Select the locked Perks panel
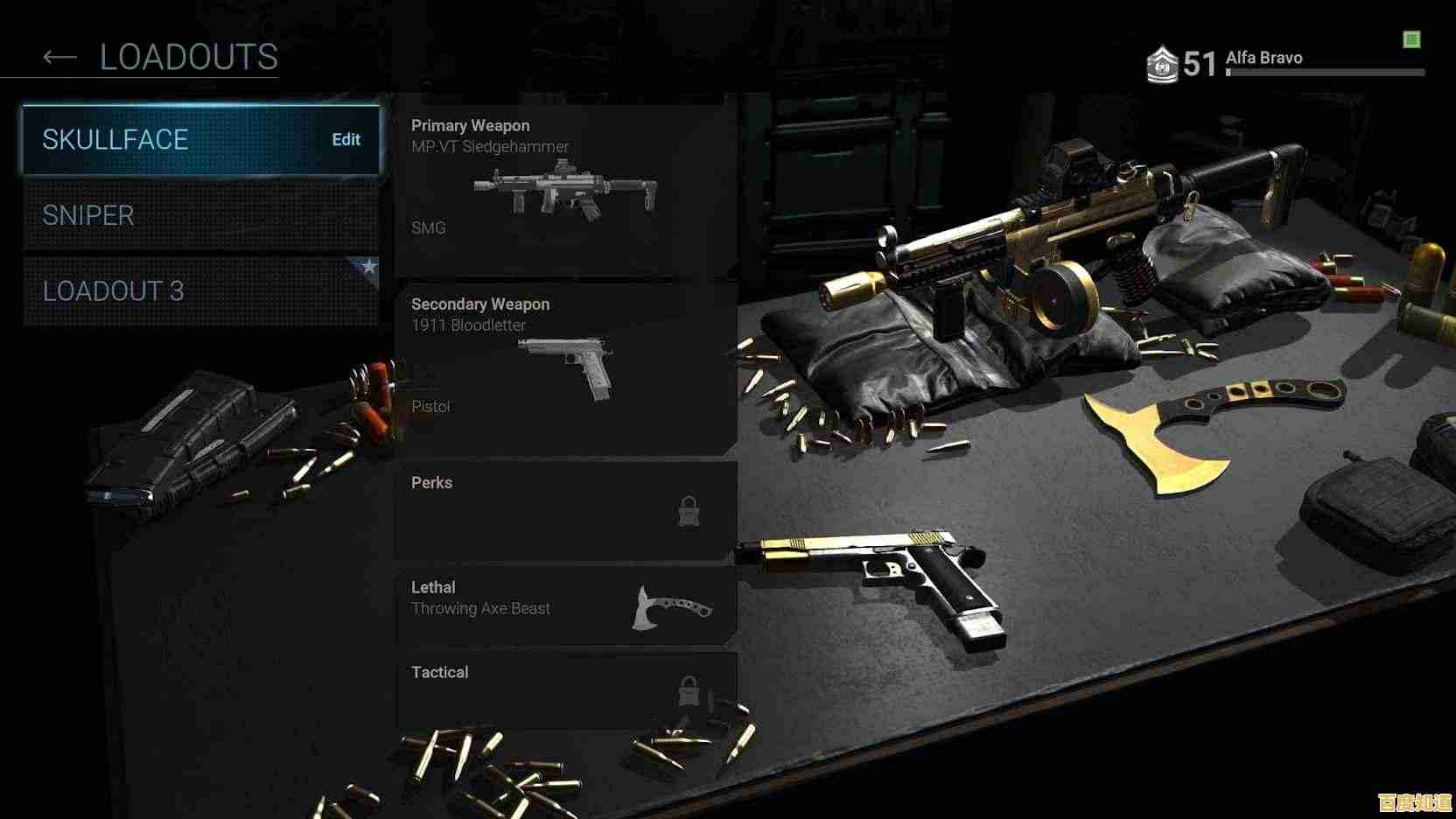1456x819 pixels. 565,509
